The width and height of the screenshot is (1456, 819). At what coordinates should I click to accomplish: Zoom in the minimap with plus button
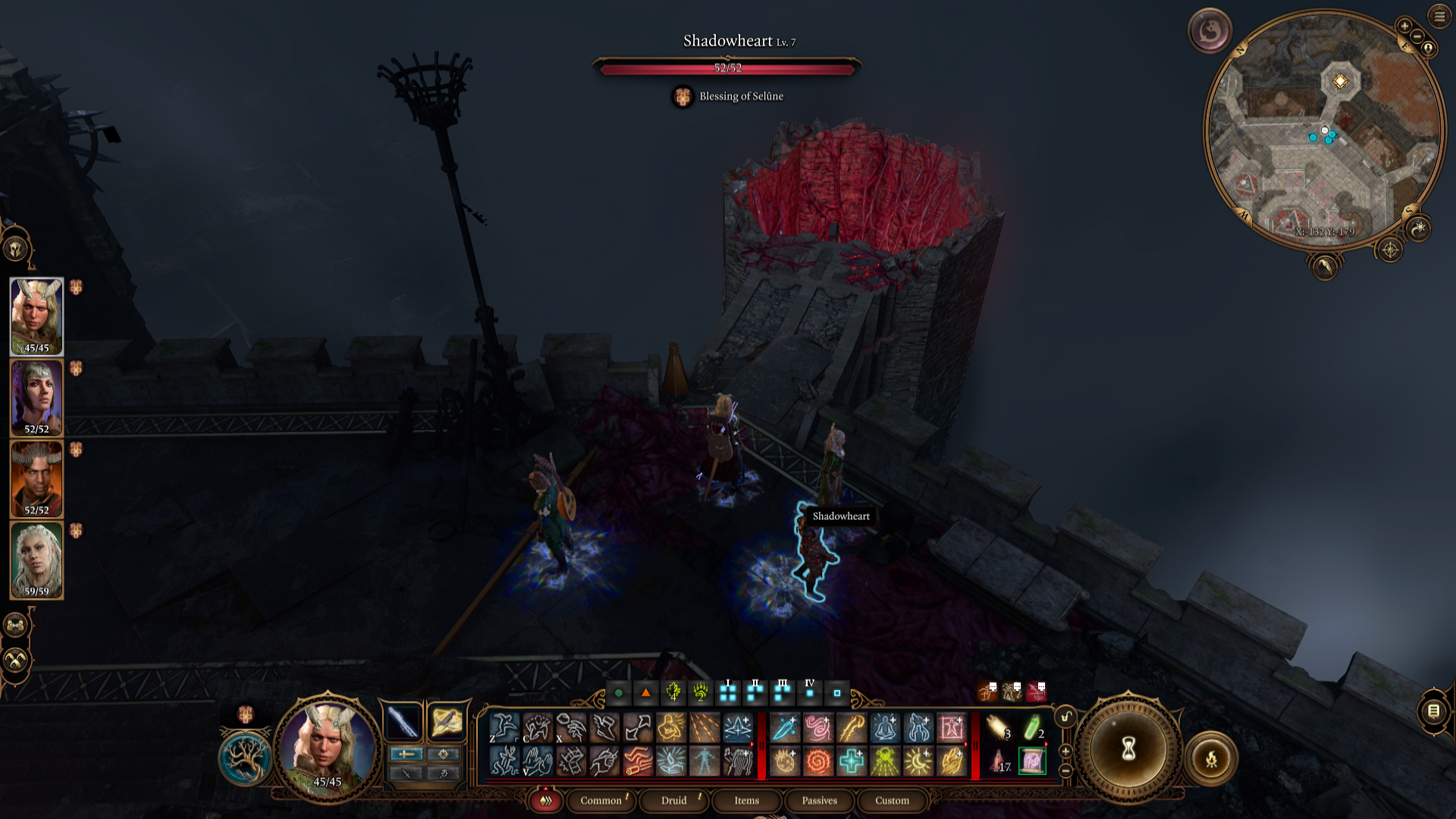(x=1404, y=27)
